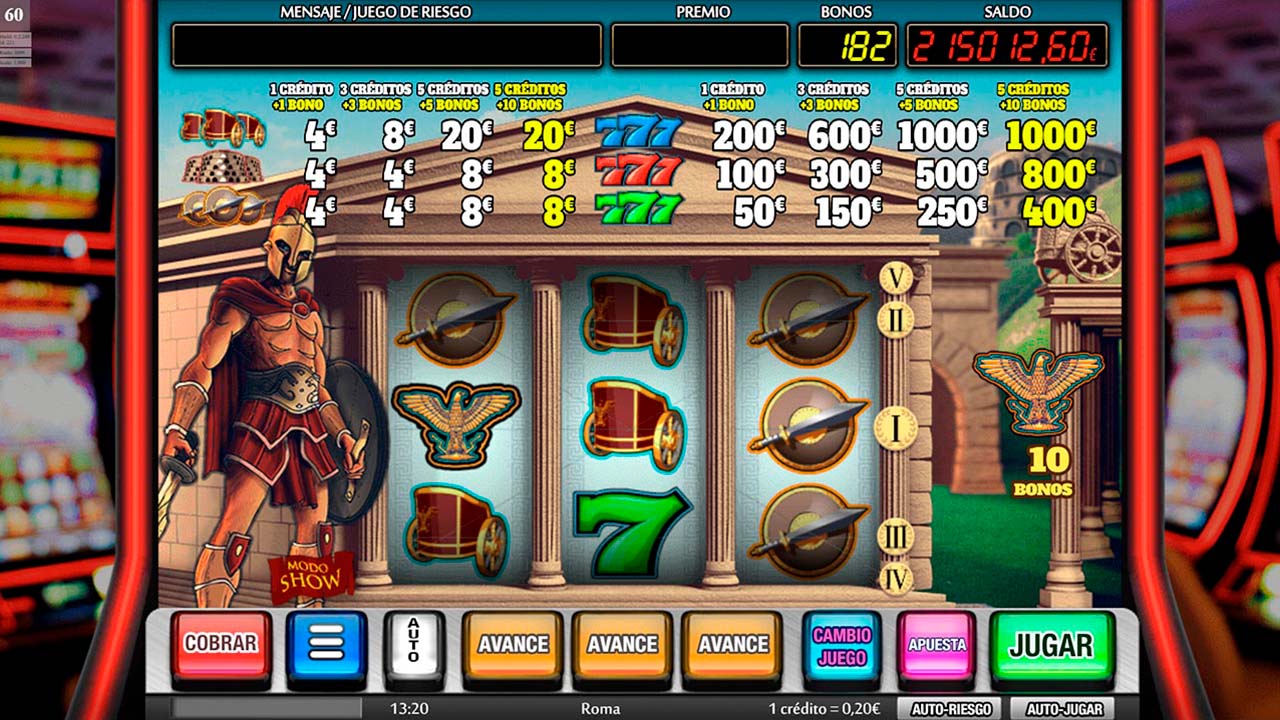Open the blue menu button
This screenshot has width=1280, height=720.
click(327, 644)
